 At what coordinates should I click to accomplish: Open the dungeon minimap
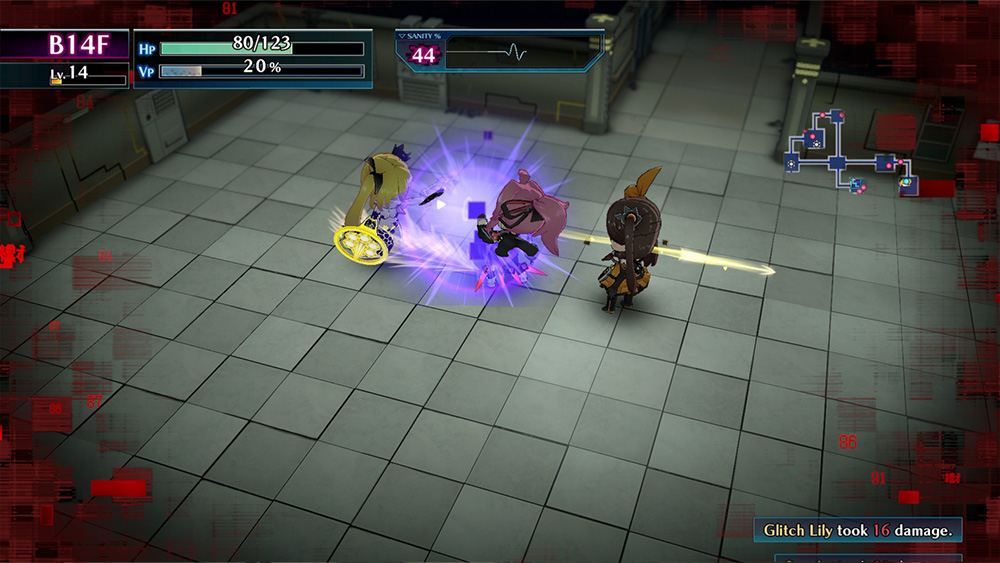(851, 161)
